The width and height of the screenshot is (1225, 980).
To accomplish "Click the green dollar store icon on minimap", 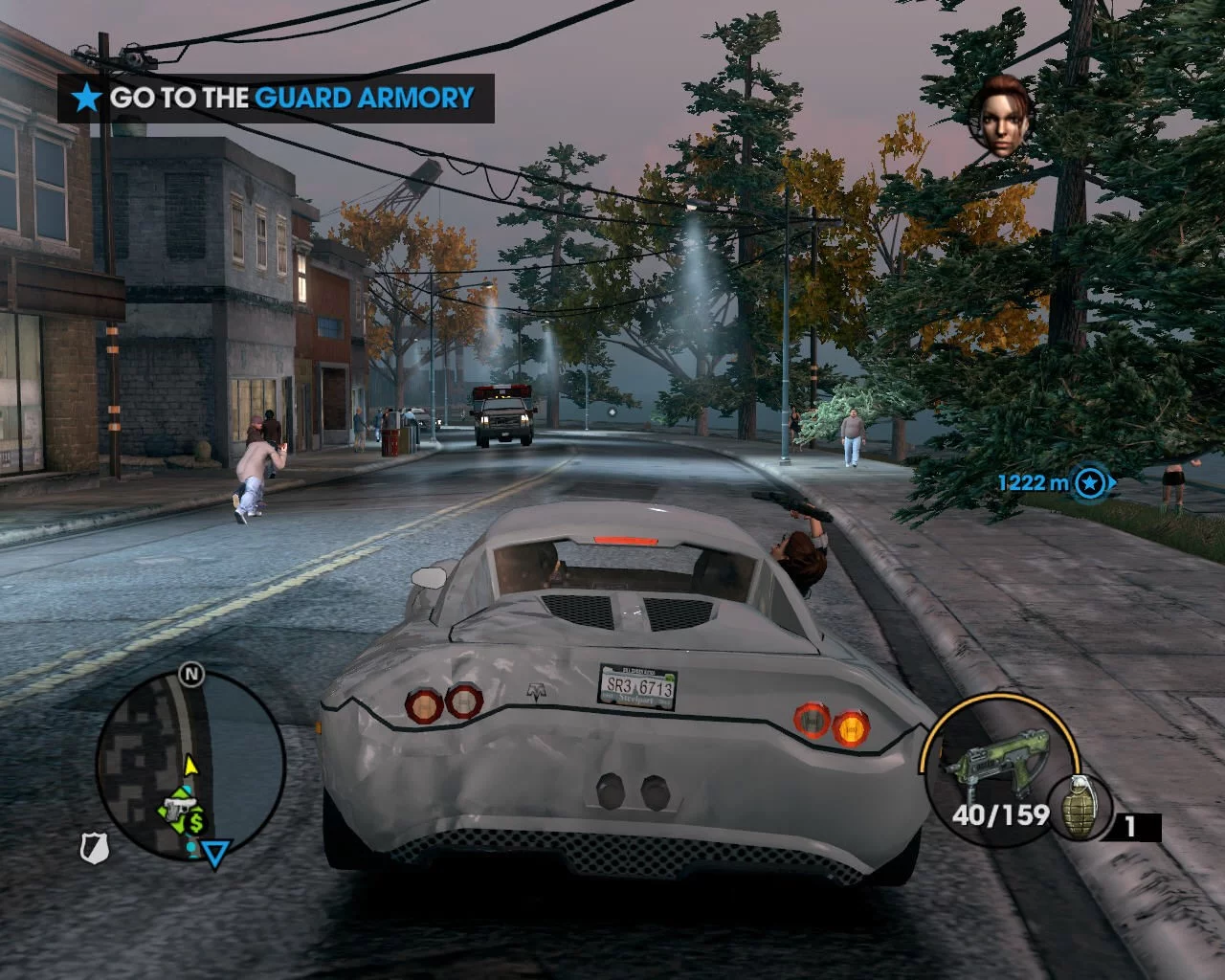I will point(196,822).
